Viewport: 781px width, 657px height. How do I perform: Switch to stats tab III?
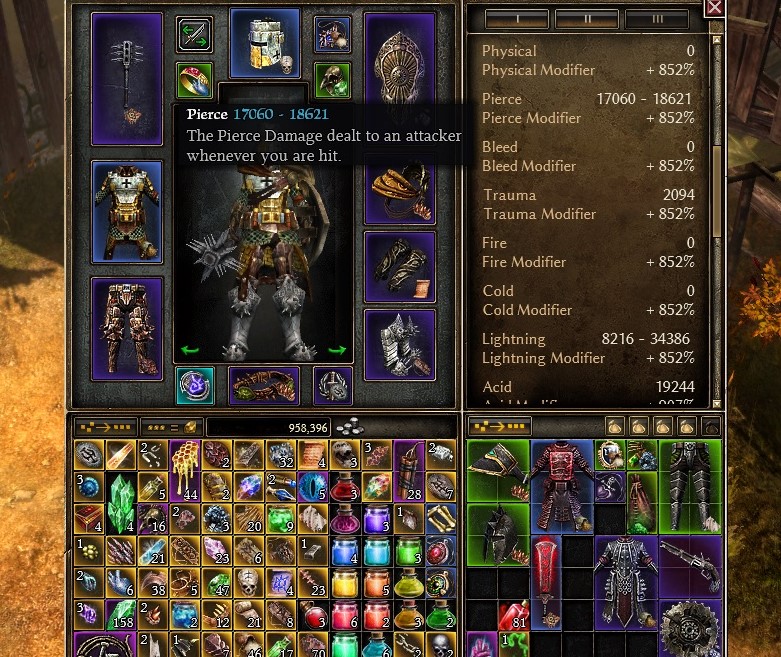[x=658, y=19]
